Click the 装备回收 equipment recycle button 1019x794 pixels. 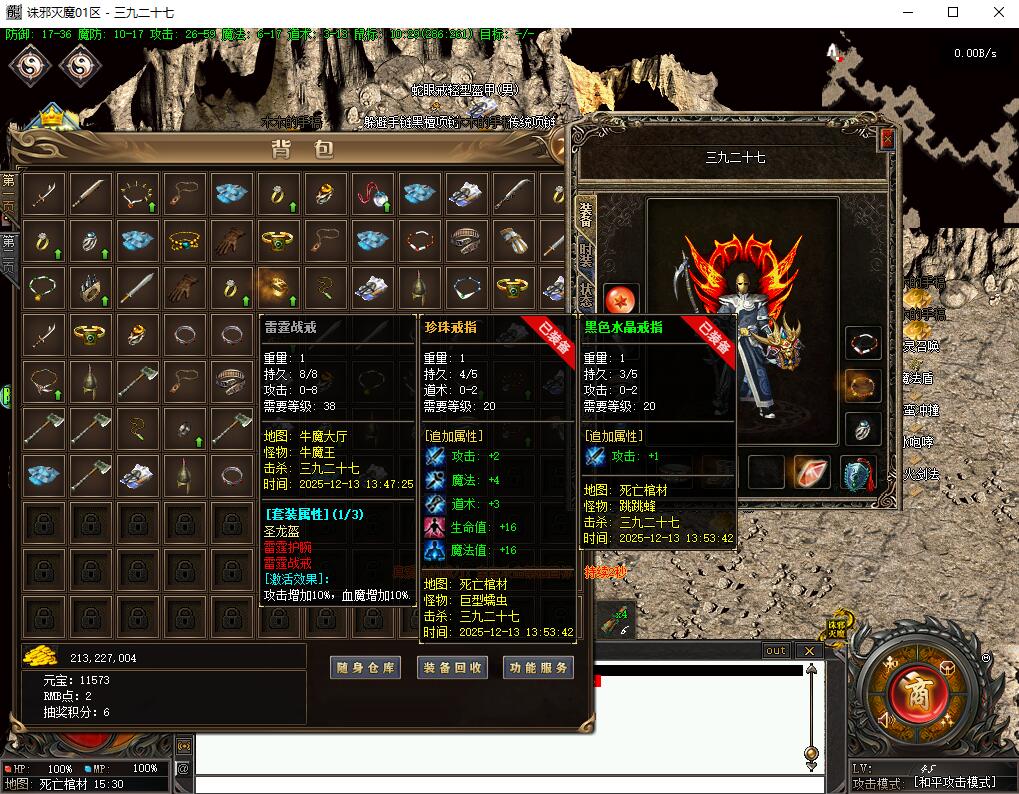coord(451,668)
